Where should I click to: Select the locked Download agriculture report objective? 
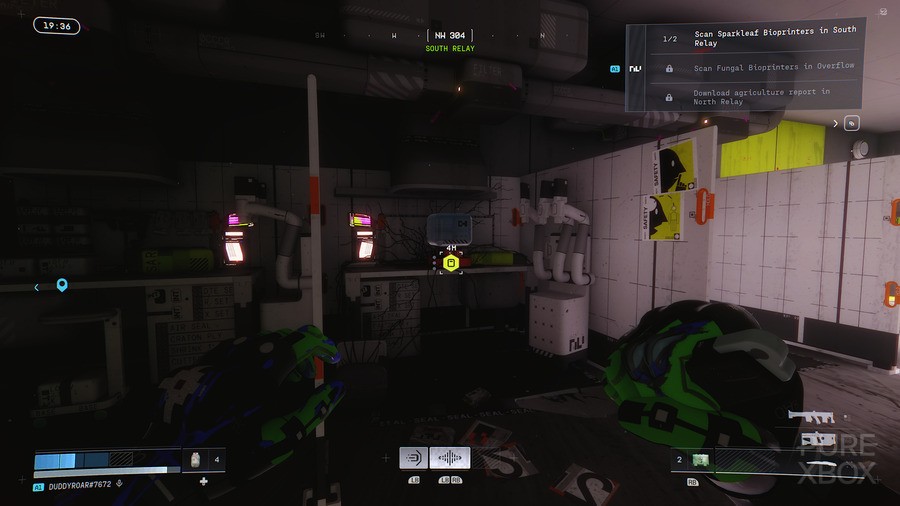[761, 96]
